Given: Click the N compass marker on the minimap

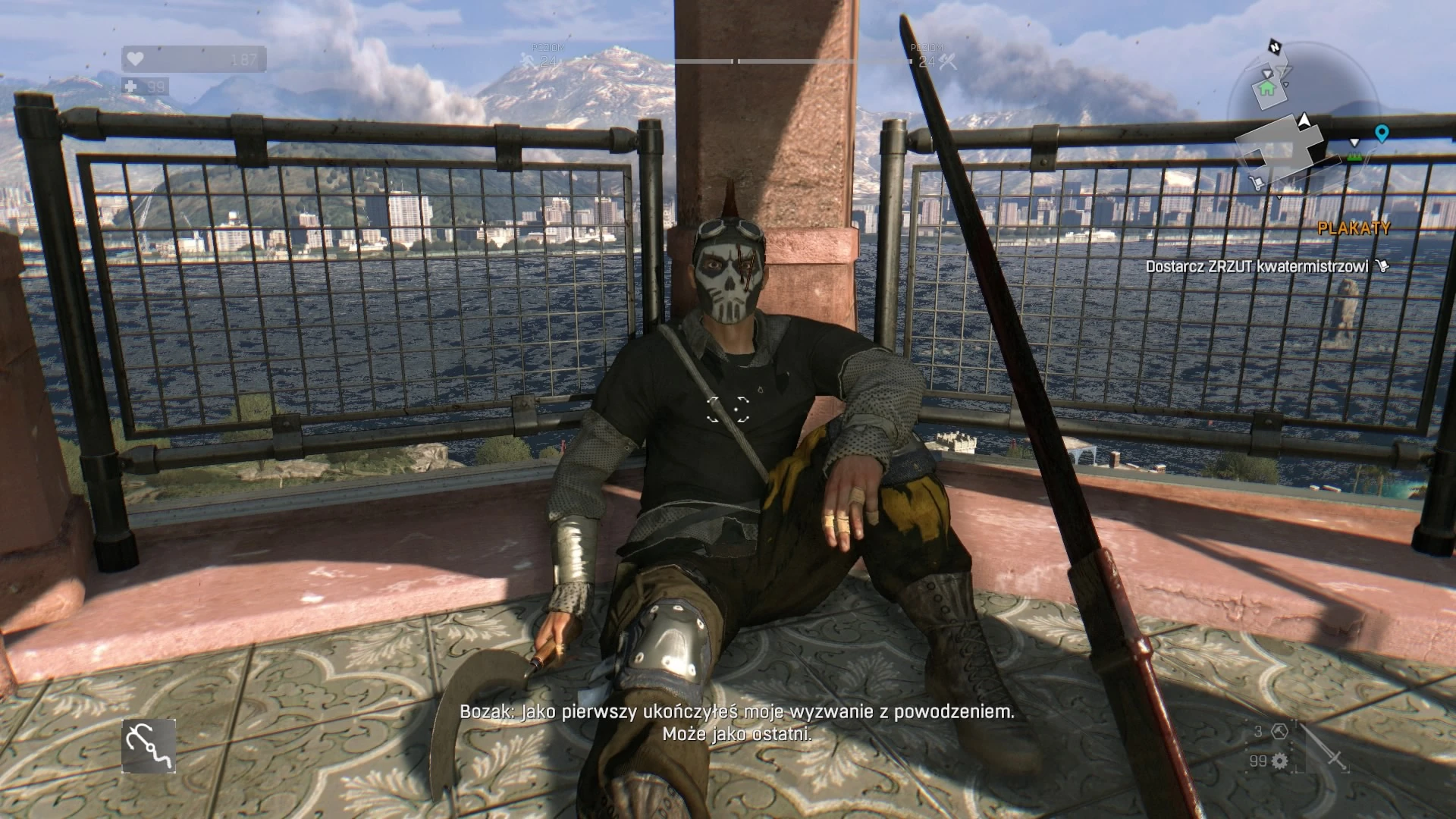Looking at the screenshot, I should [1275, 47].
